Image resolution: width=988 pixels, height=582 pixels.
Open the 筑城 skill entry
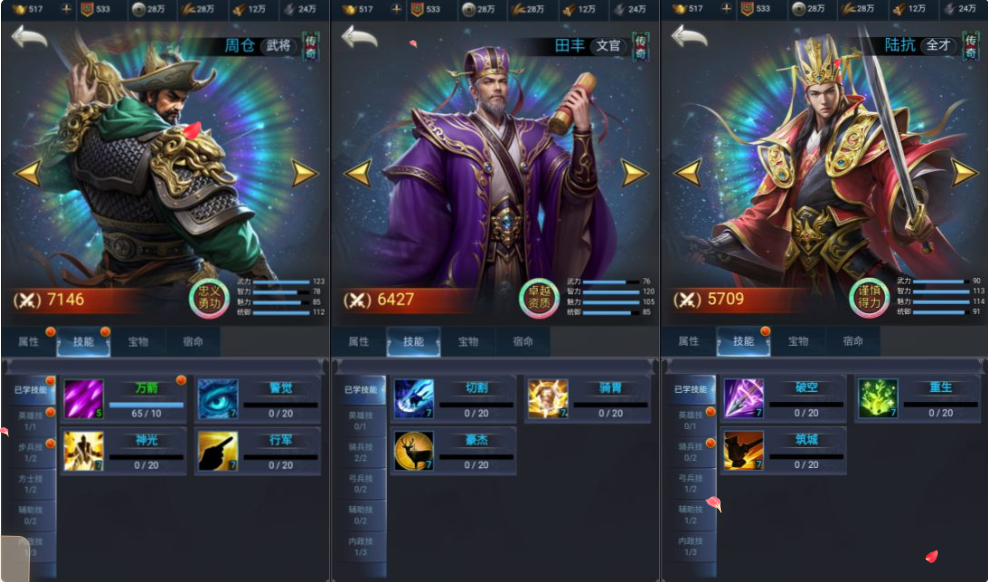tap(743, 451)
